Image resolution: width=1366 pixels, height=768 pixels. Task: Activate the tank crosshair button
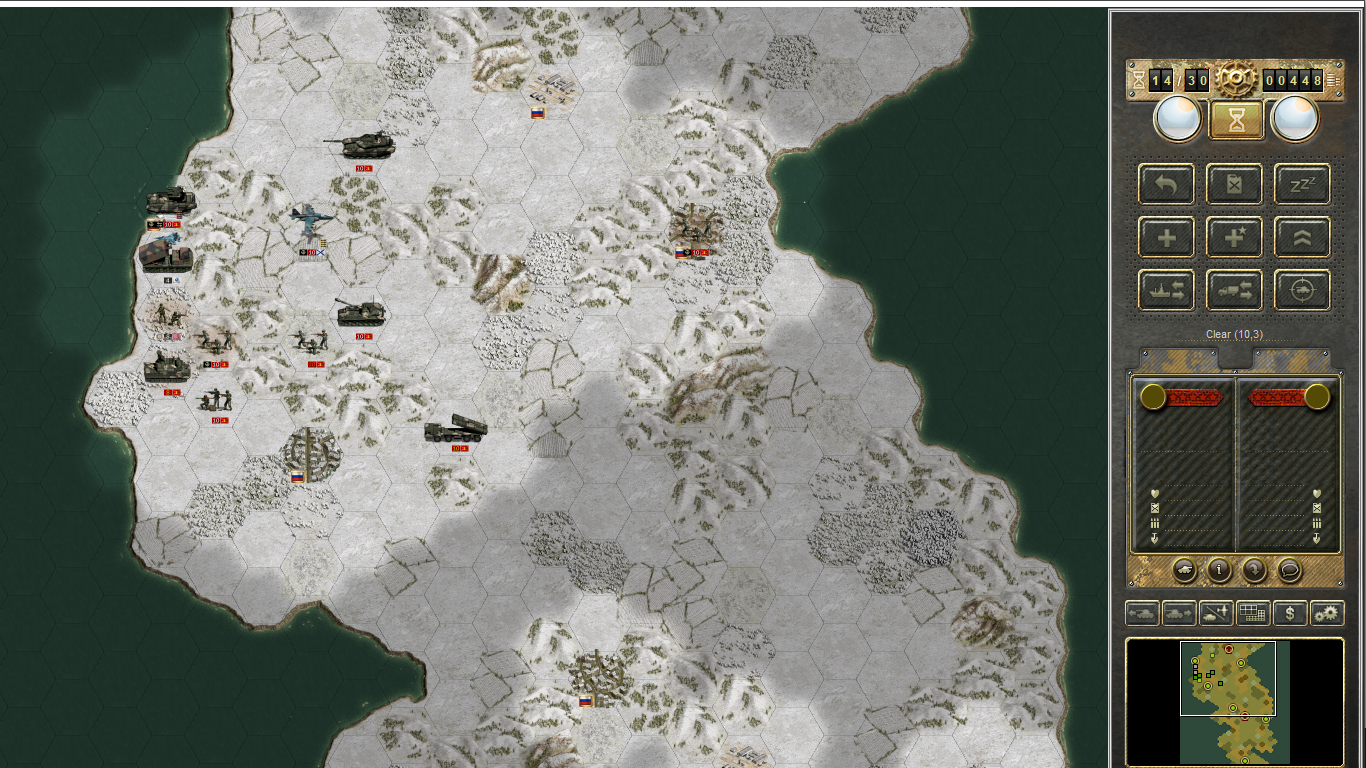pos(1302,290)
